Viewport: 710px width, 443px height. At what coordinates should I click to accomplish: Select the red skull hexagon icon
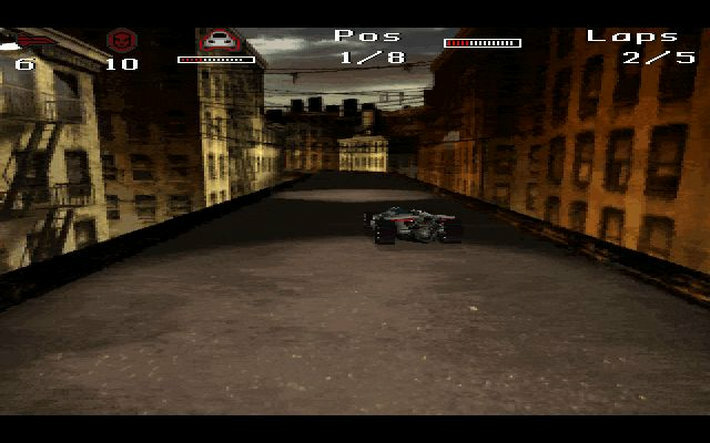coord(122,40)
